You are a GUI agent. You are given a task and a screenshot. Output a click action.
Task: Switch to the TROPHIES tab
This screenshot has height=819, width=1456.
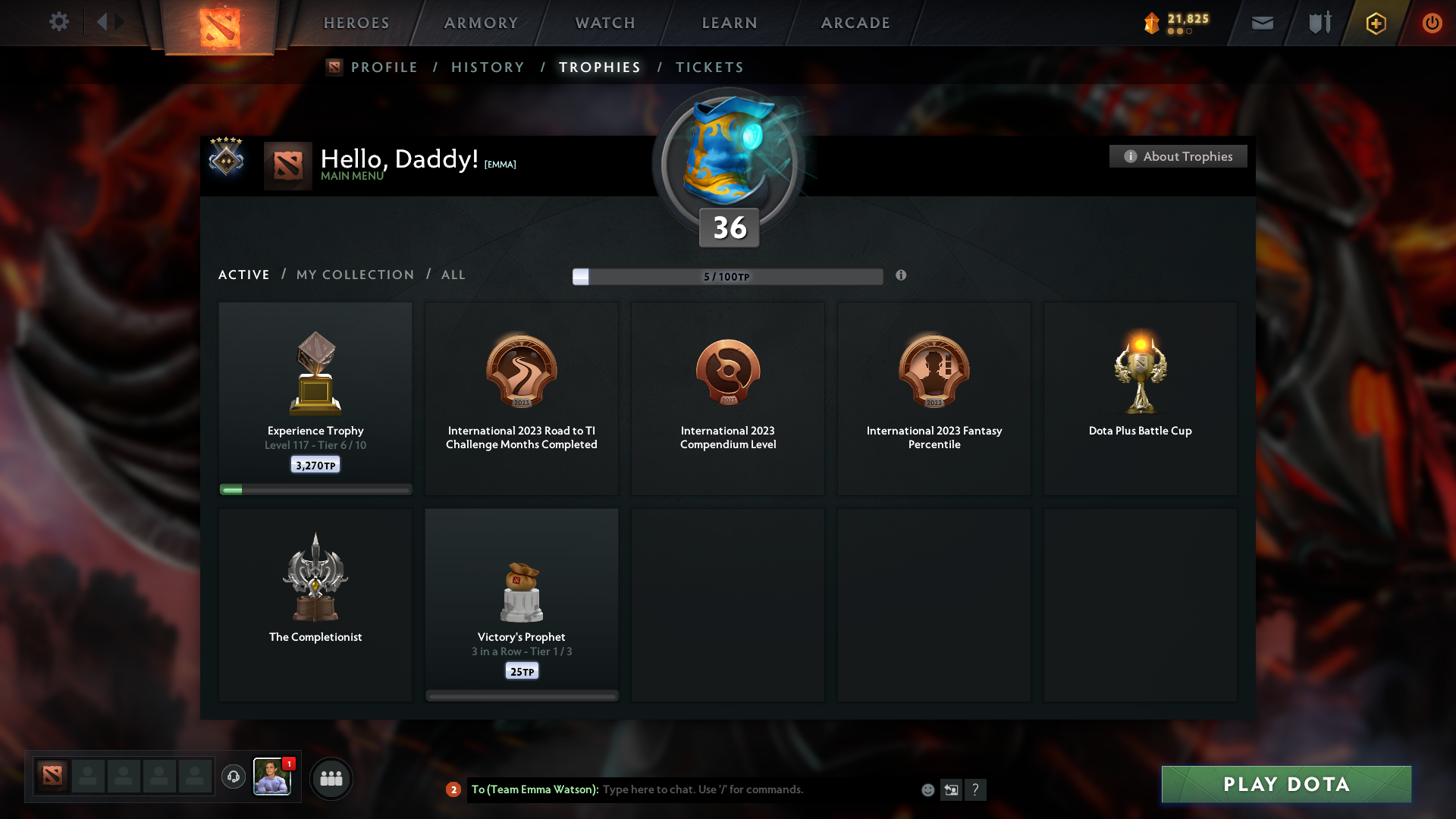tap(599, 67)
